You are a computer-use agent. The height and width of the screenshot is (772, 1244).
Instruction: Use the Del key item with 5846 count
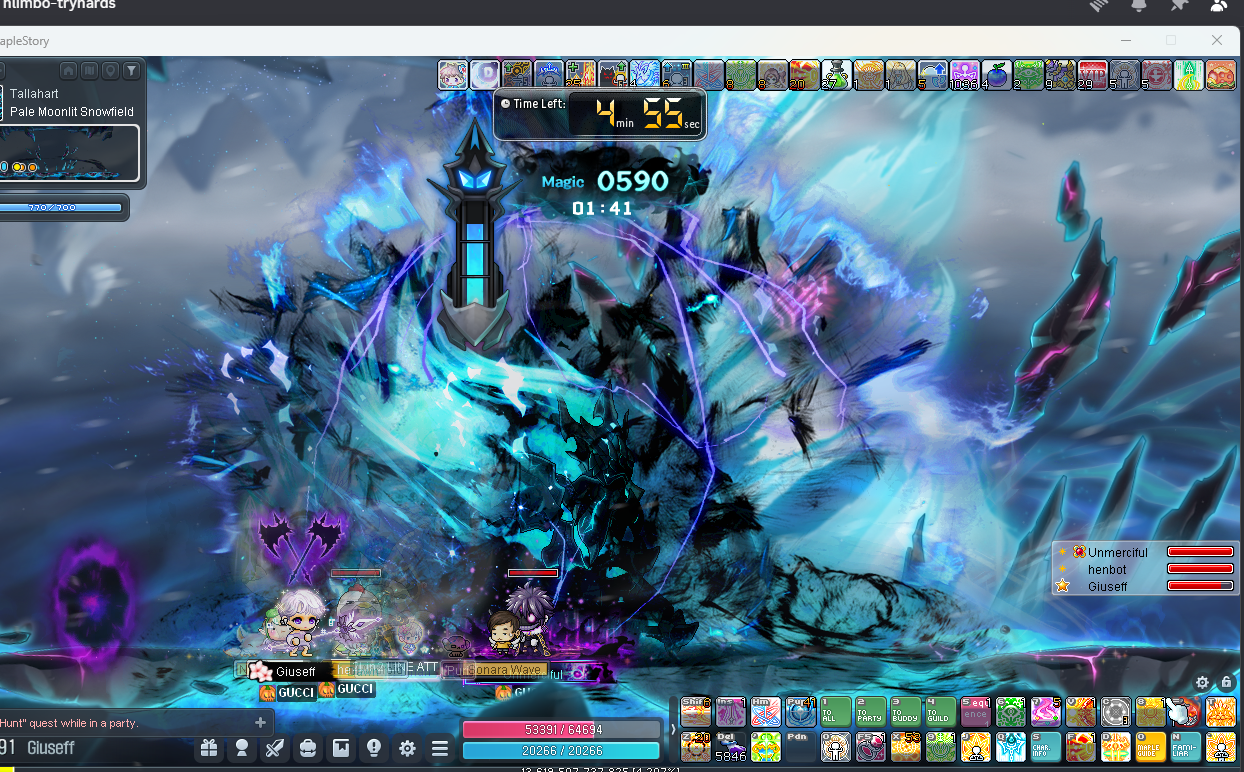[x=731, y=747]
